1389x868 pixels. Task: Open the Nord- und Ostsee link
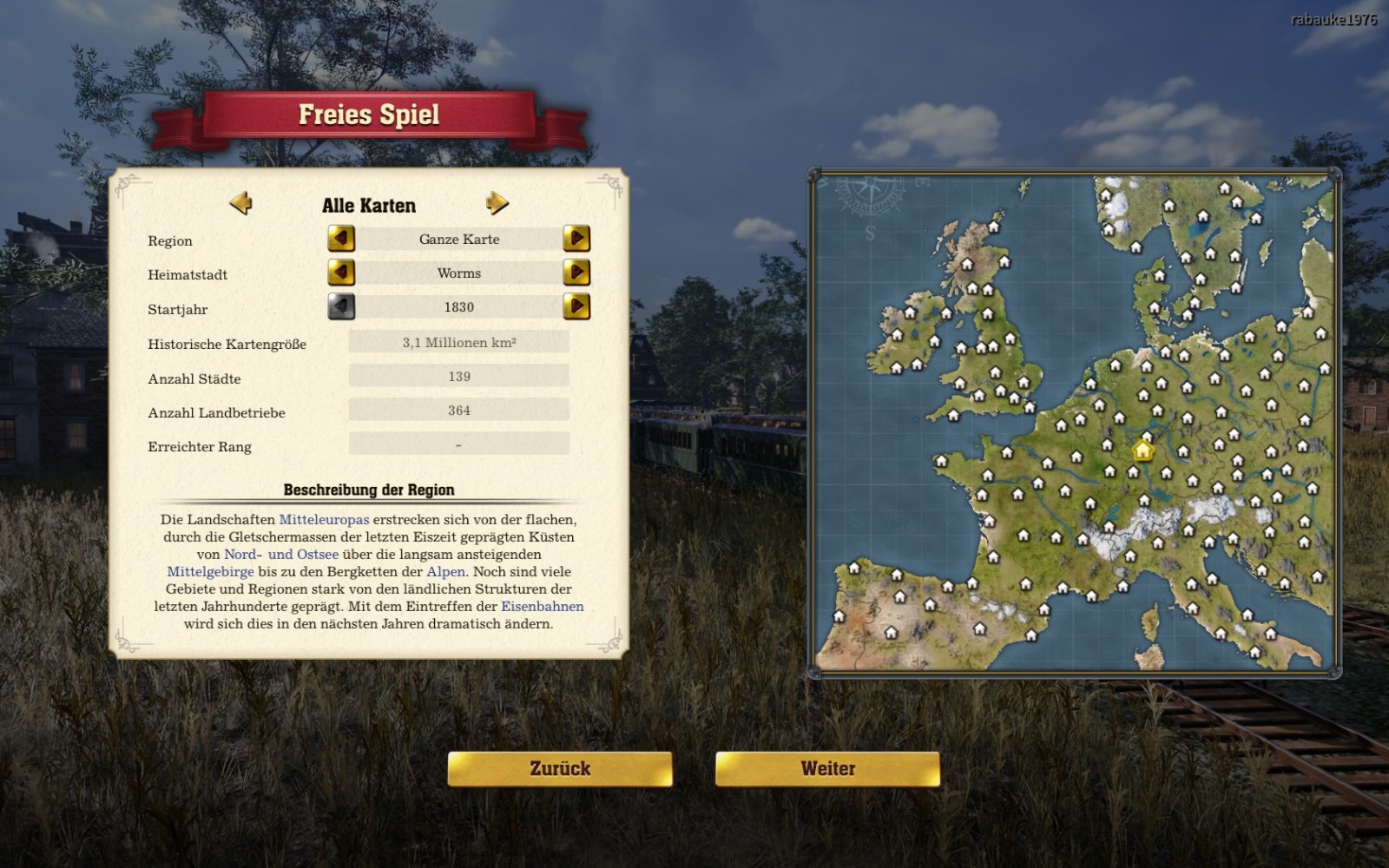pos(281,555)
